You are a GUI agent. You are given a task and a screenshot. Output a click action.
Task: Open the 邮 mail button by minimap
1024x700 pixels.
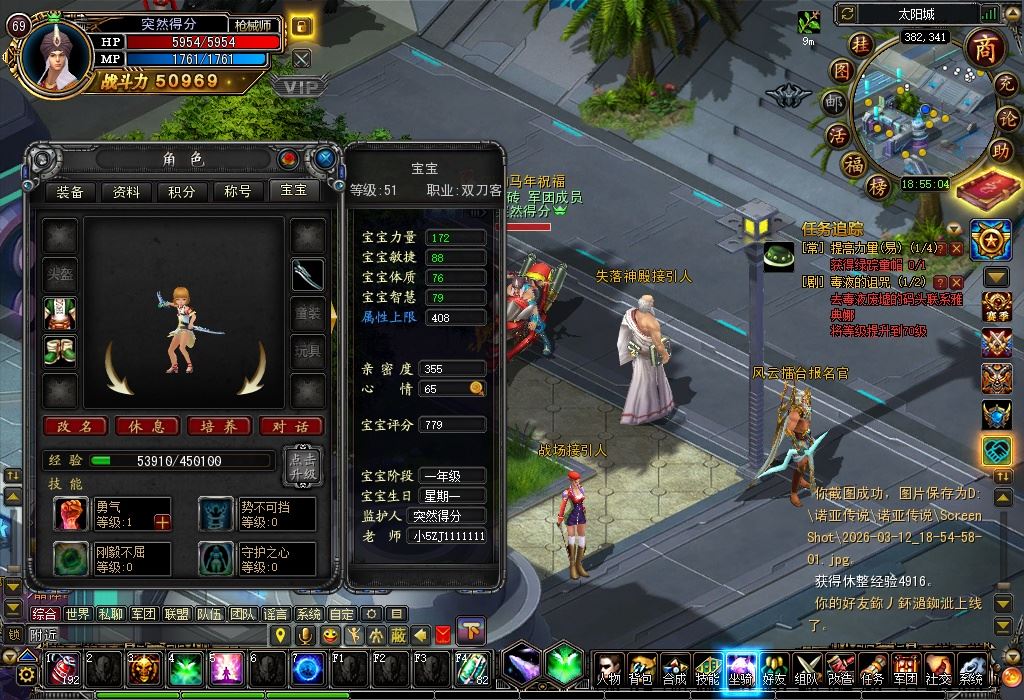click(x=832, y=102)
